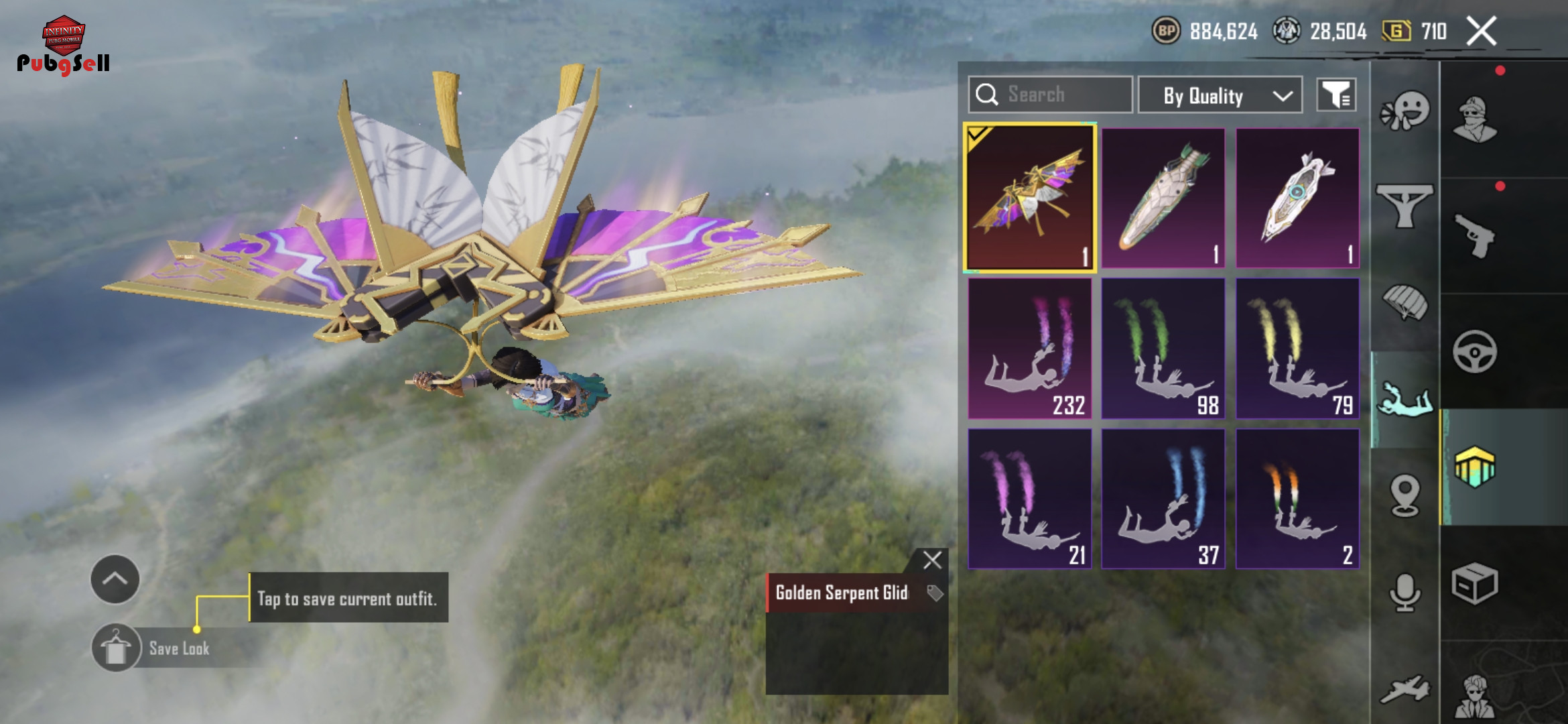Open the filter funnel options

click(1336, 95)
